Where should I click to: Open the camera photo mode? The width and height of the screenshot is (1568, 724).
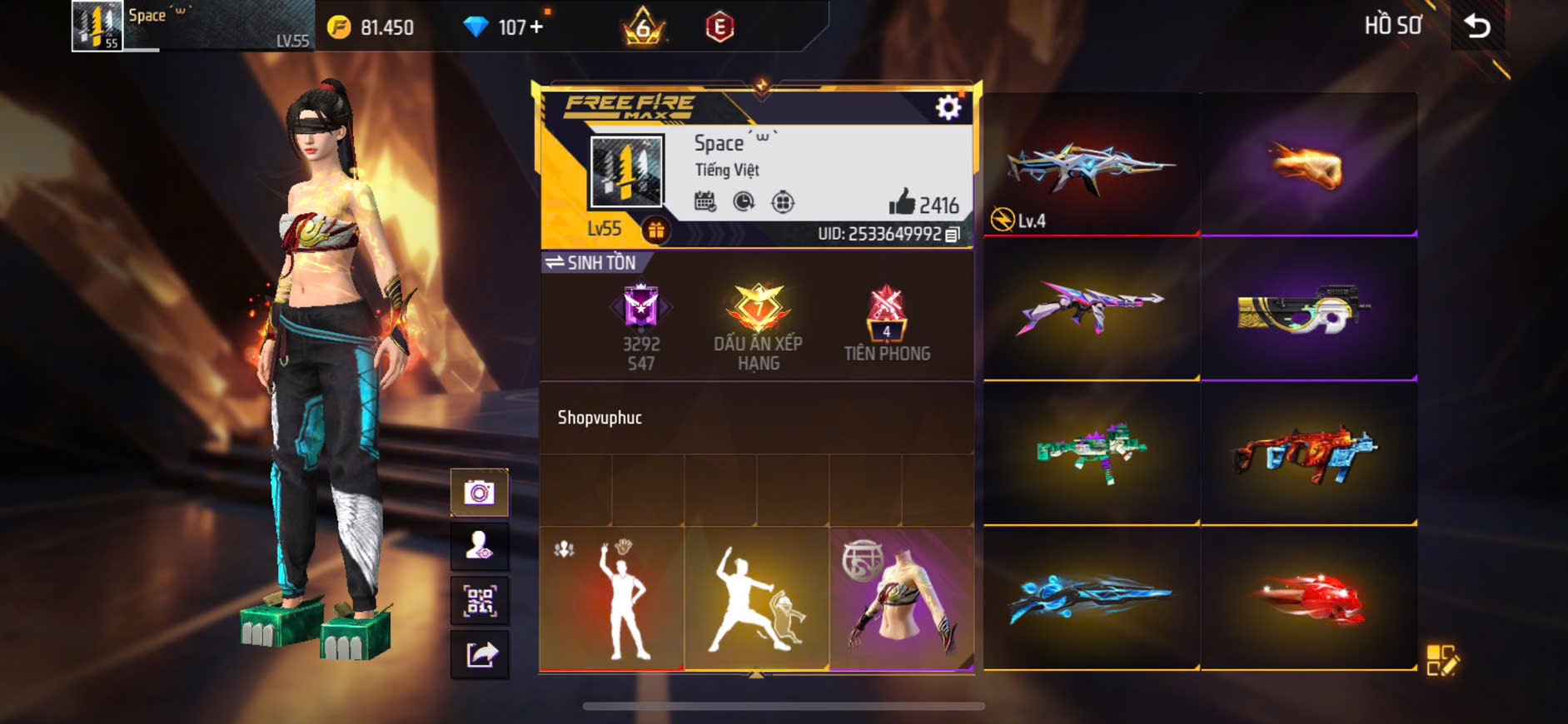[x=480, y=493]
